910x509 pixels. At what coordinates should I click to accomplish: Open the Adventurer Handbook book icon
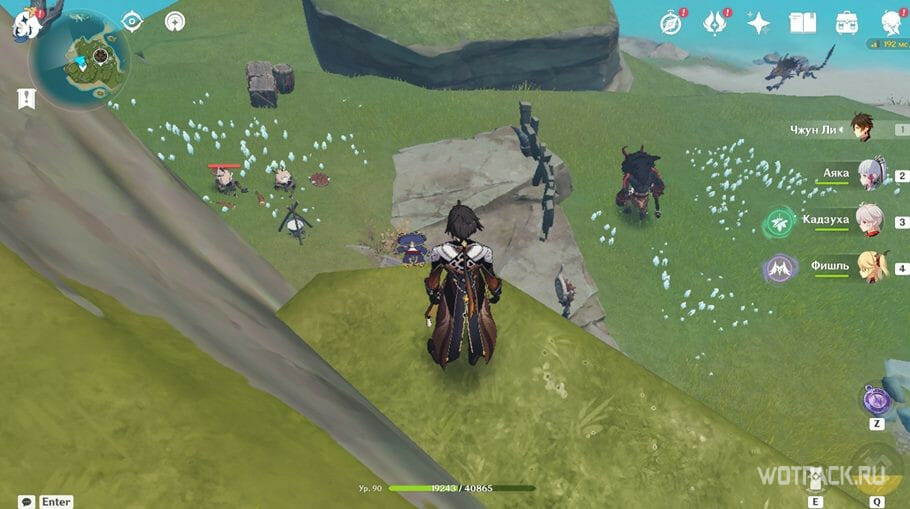pos(802,22)
